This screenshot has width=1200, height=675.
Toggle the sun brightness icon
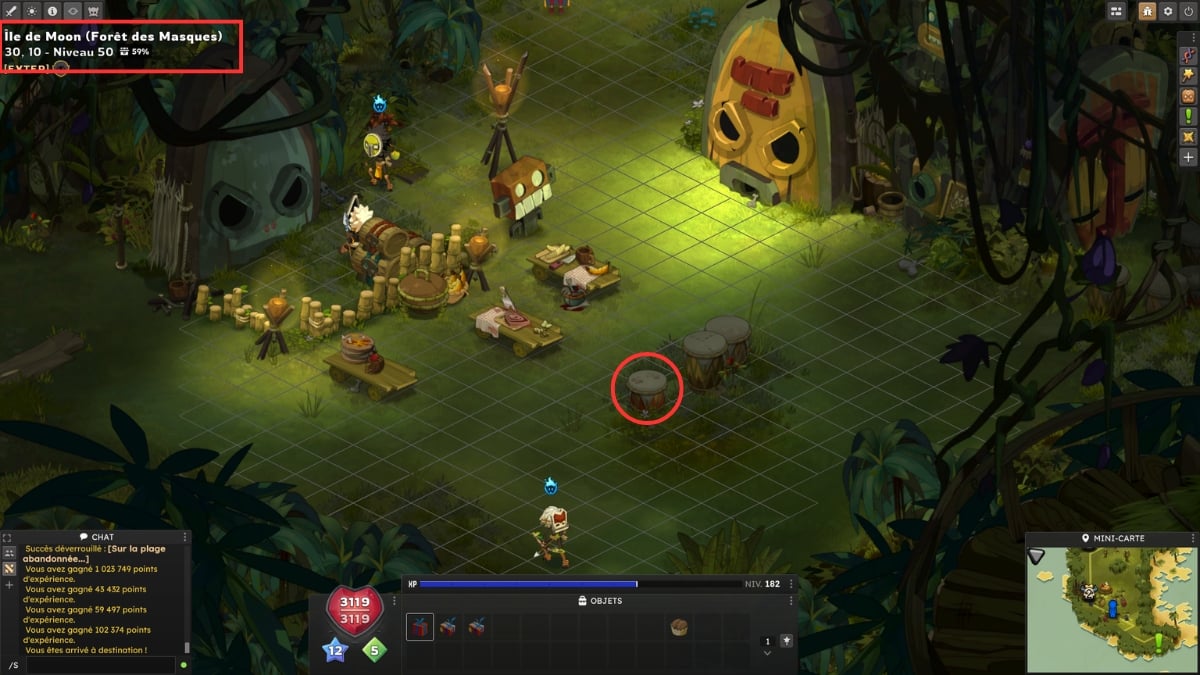click(32, 10)
